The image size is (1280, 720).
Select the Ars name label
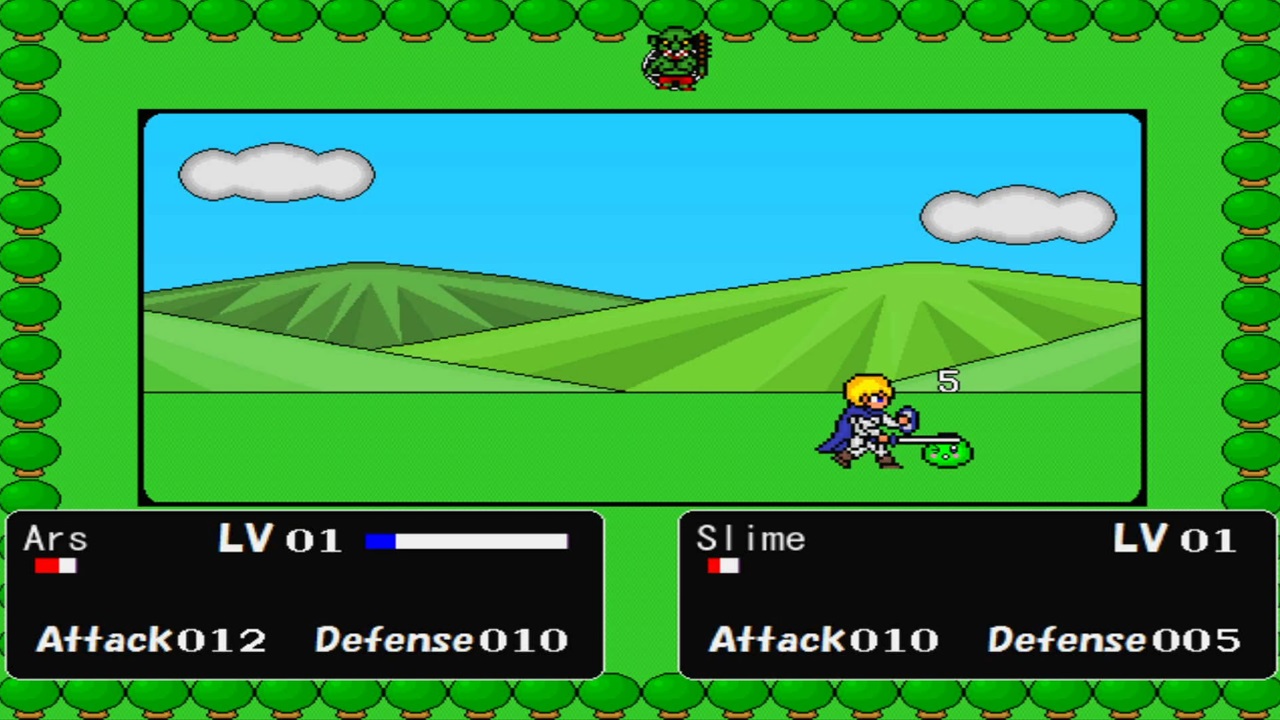(55, 540)
